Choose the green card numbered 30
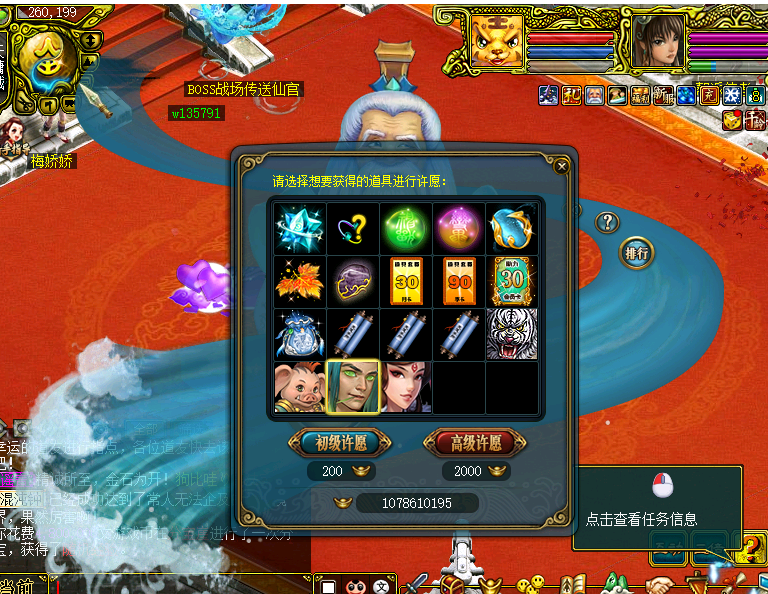 coord(512,282)
